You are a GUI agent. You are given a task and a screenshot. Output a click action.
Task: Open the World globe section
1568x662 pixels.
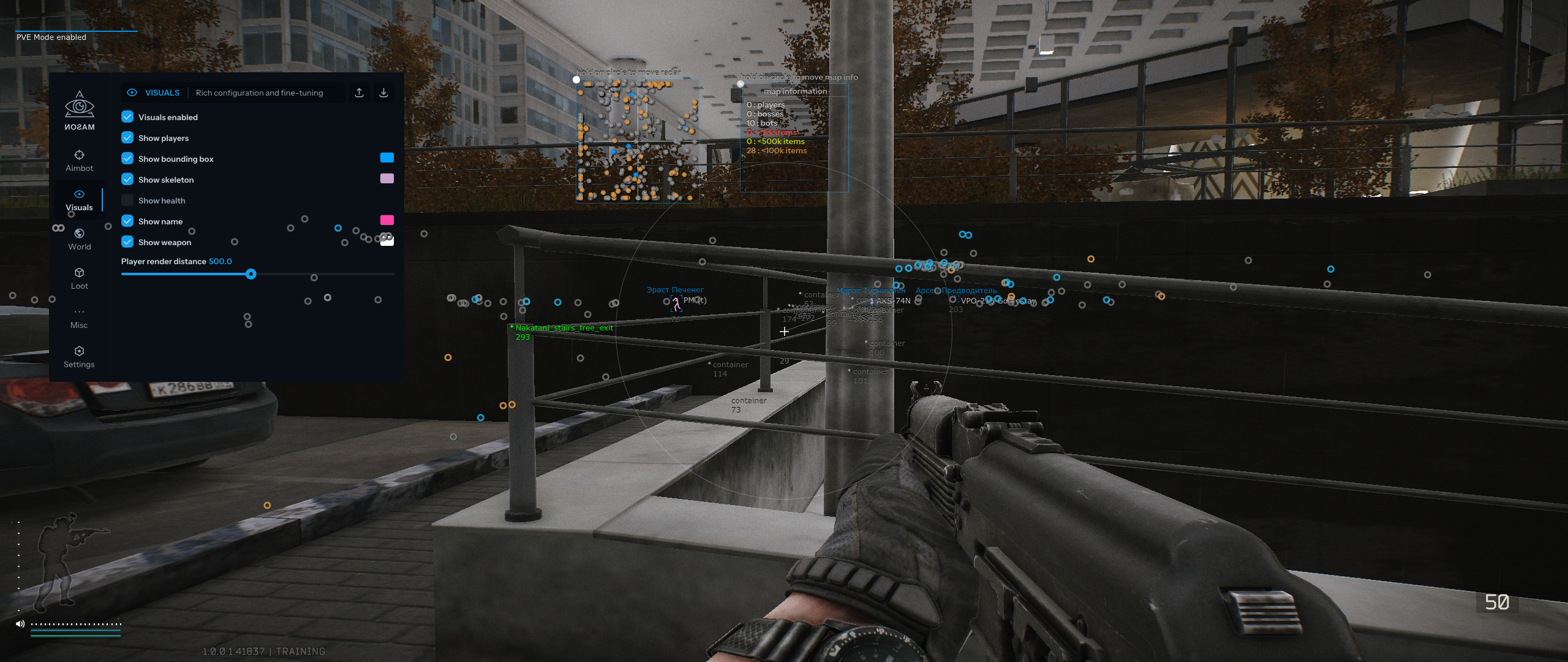(x=79, y=234)
